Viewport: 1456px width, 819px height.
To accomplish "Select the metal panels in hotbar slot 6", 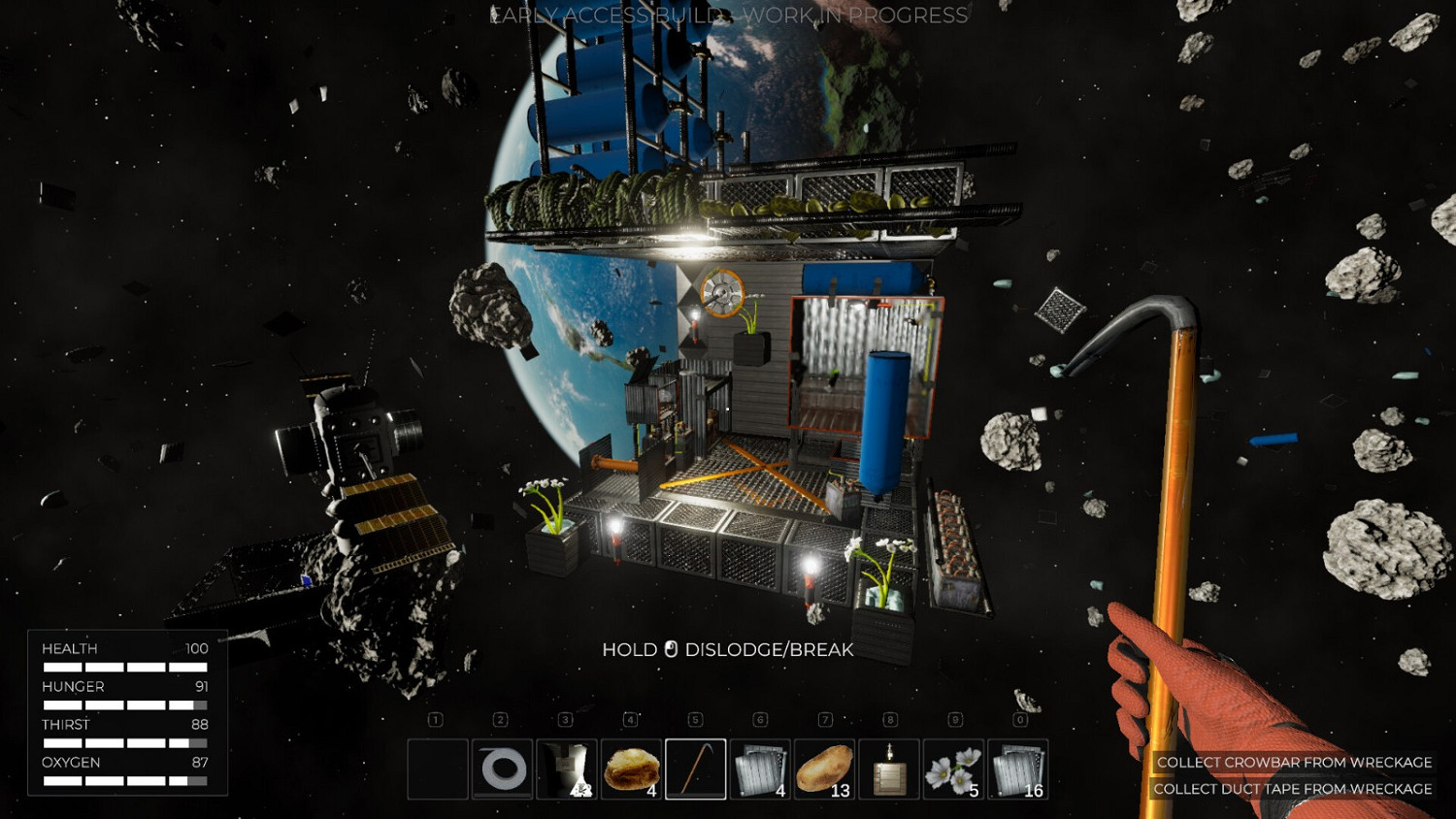I will coord(761,771).
